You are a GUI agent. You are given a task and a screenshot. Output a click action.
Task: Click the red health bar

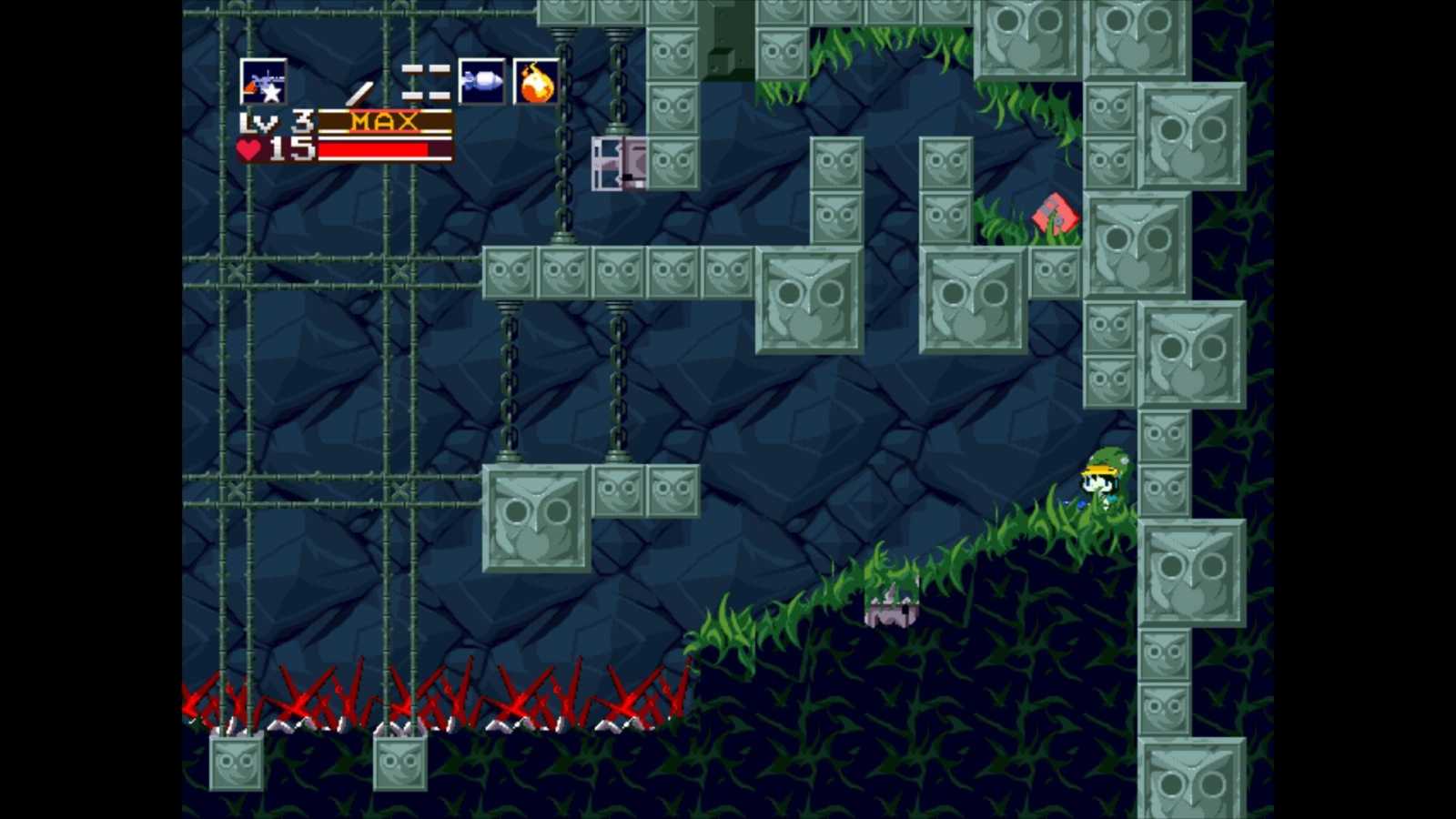point(373,148)
